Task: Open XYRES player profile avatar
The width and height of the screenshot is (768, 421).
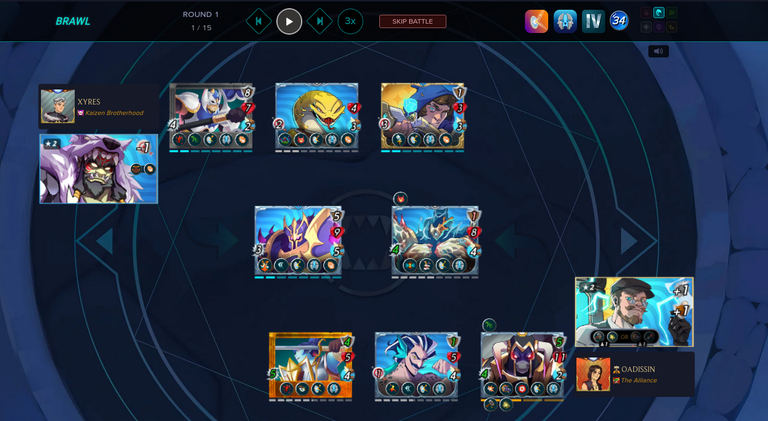Action: tap(57, 107)
